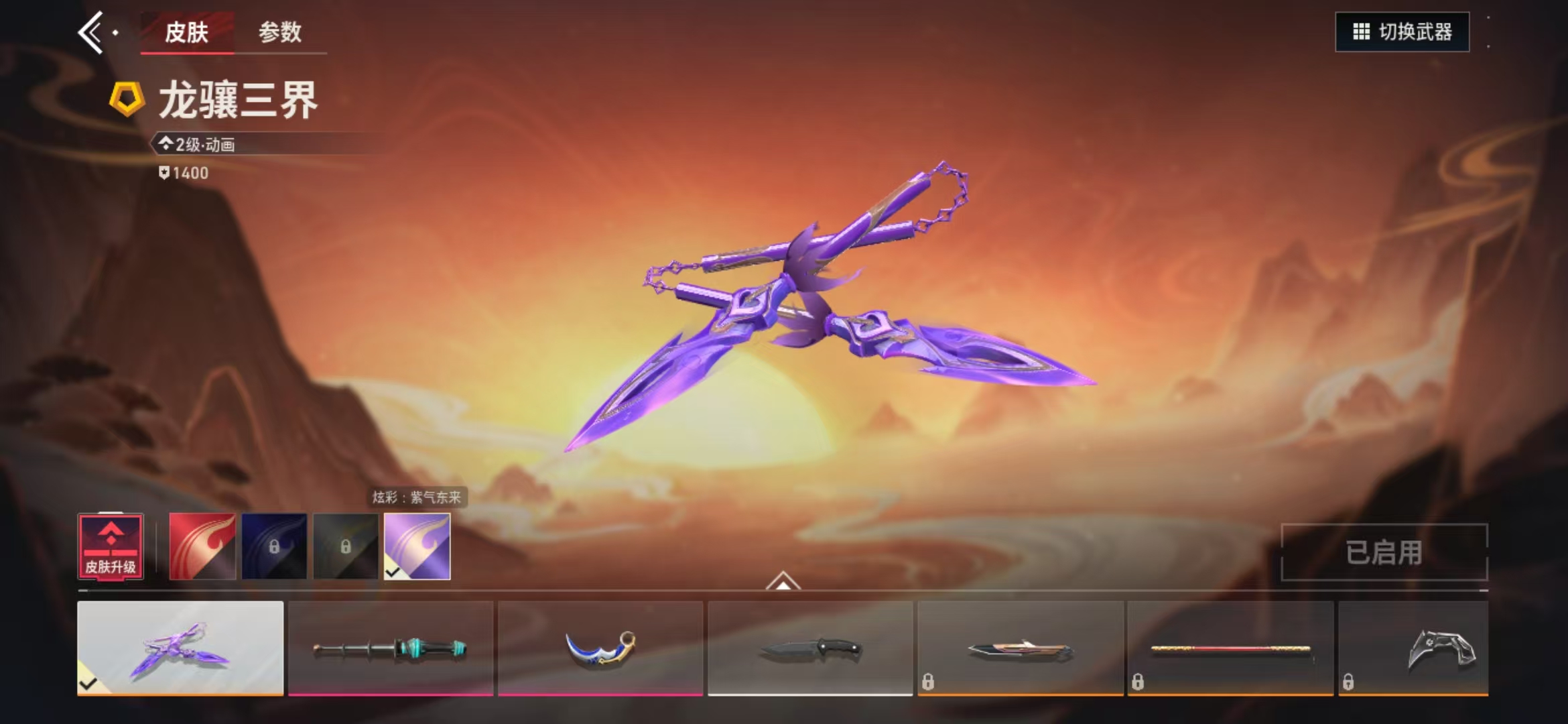1568x724 pixels.
Task: Choose the teal-banded baton skin thumbnail
Action: point(391,648)
